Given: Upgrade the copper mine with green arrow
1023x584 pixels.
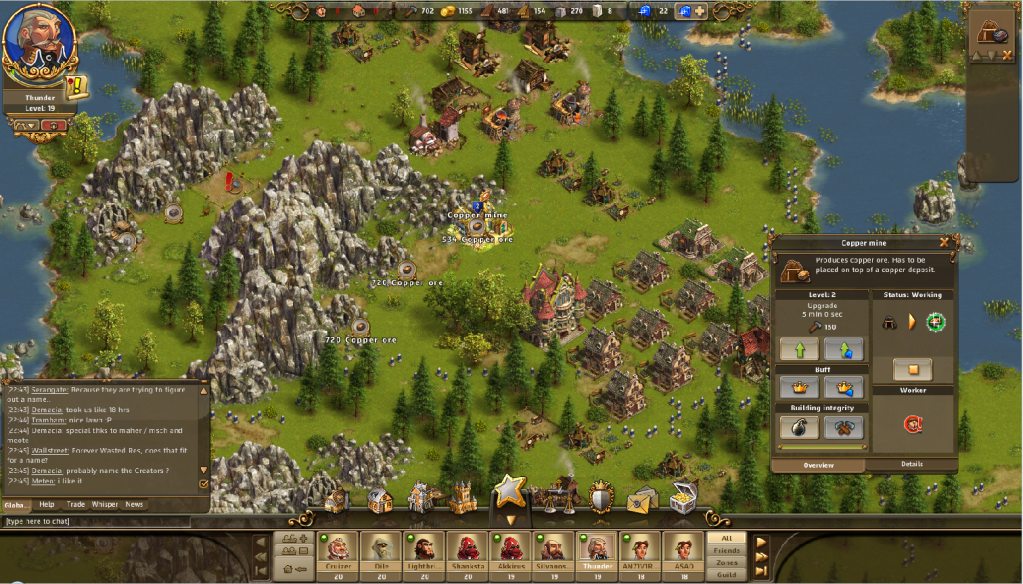Looking at the screenshot, I should [x=799, y=348].
